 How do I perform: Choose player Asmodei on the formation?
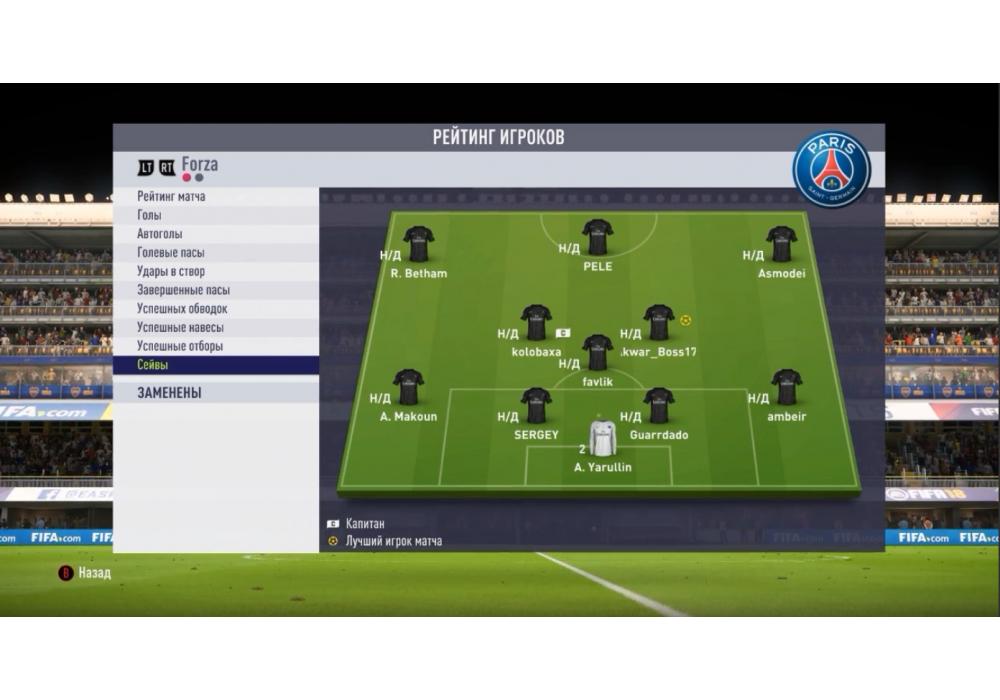tap(781, 243)
